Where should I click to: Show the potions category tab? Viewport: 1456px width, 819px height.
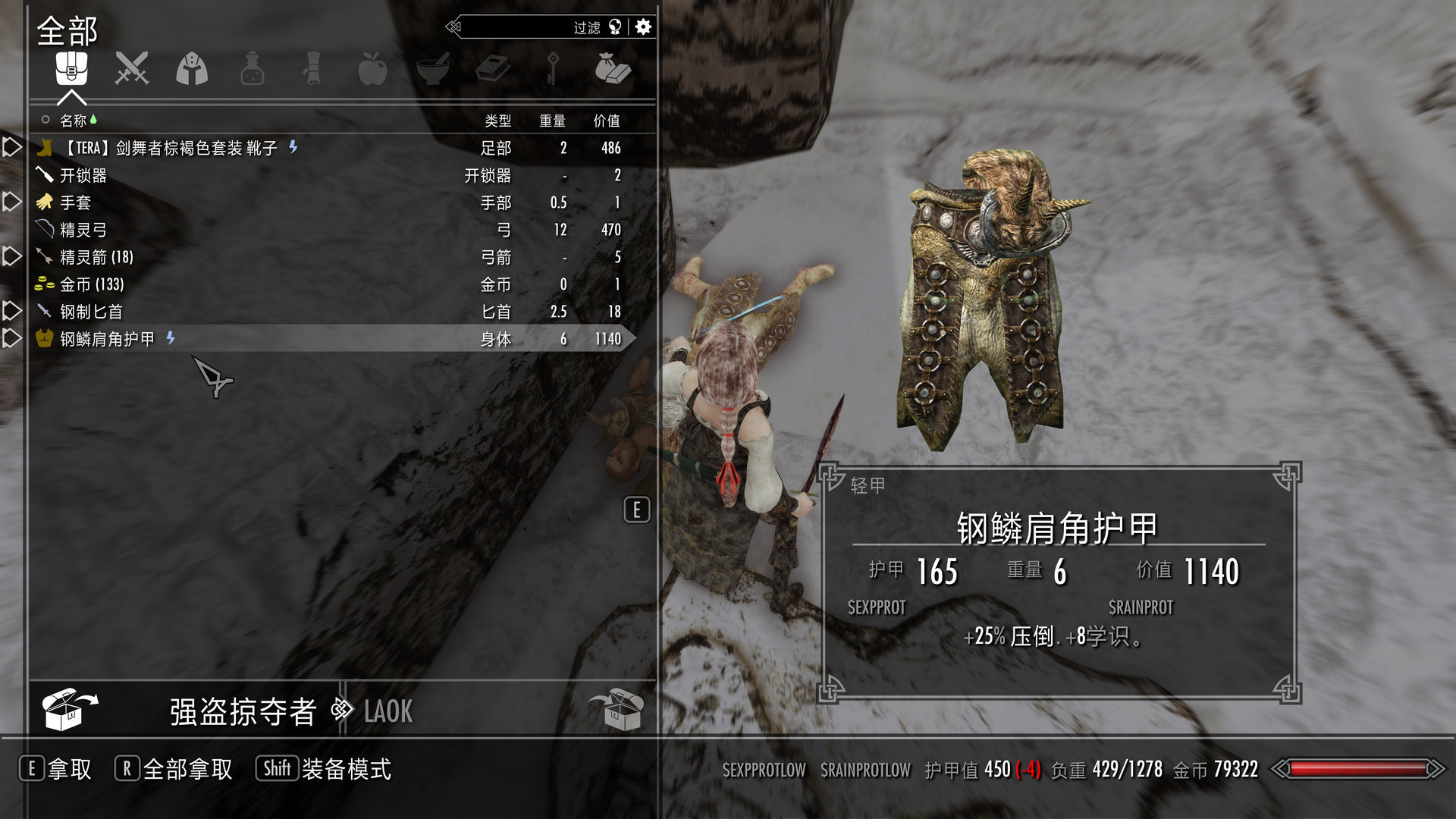click(x=252, y=69)
